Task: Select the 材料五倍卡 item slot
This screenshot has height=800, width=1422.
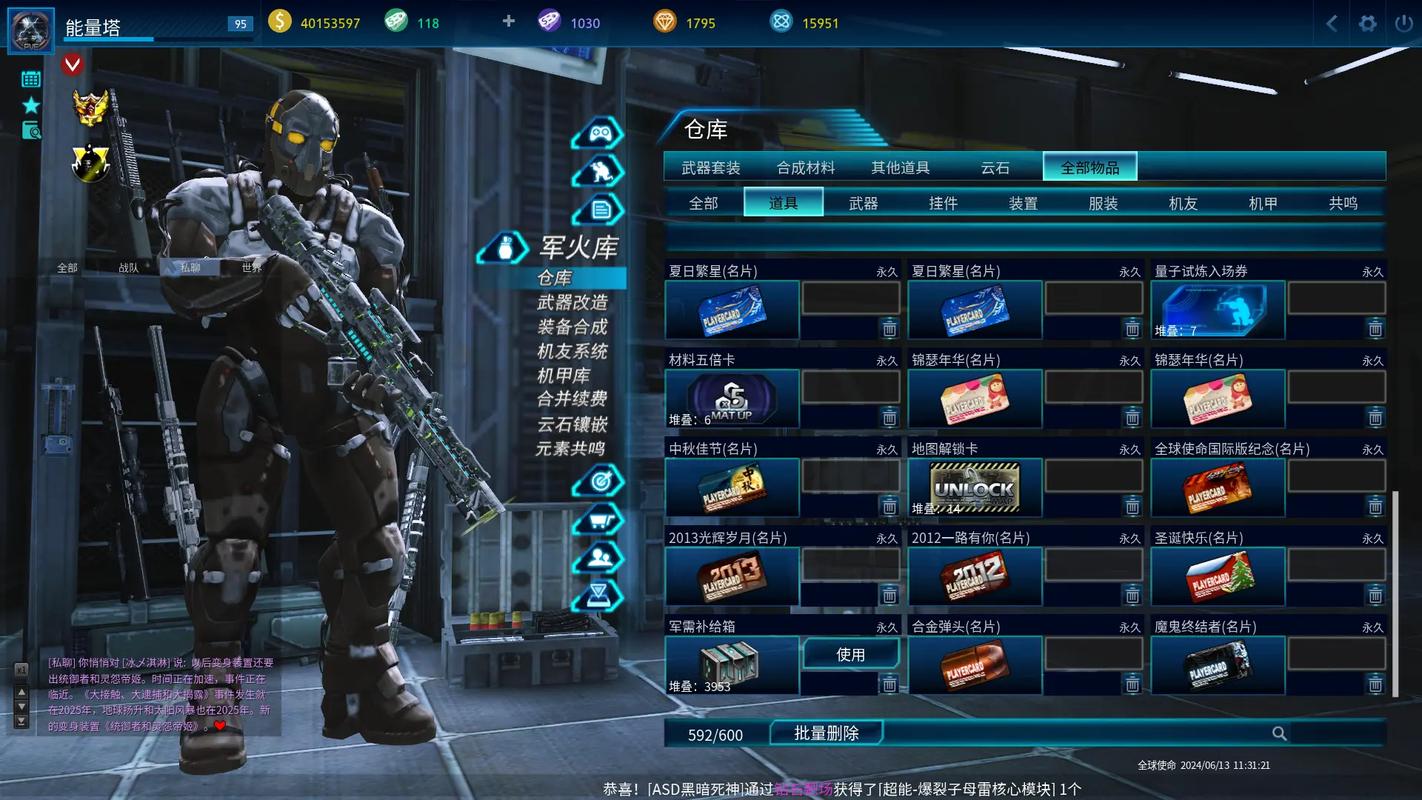Action: click(x=732, y=399)
